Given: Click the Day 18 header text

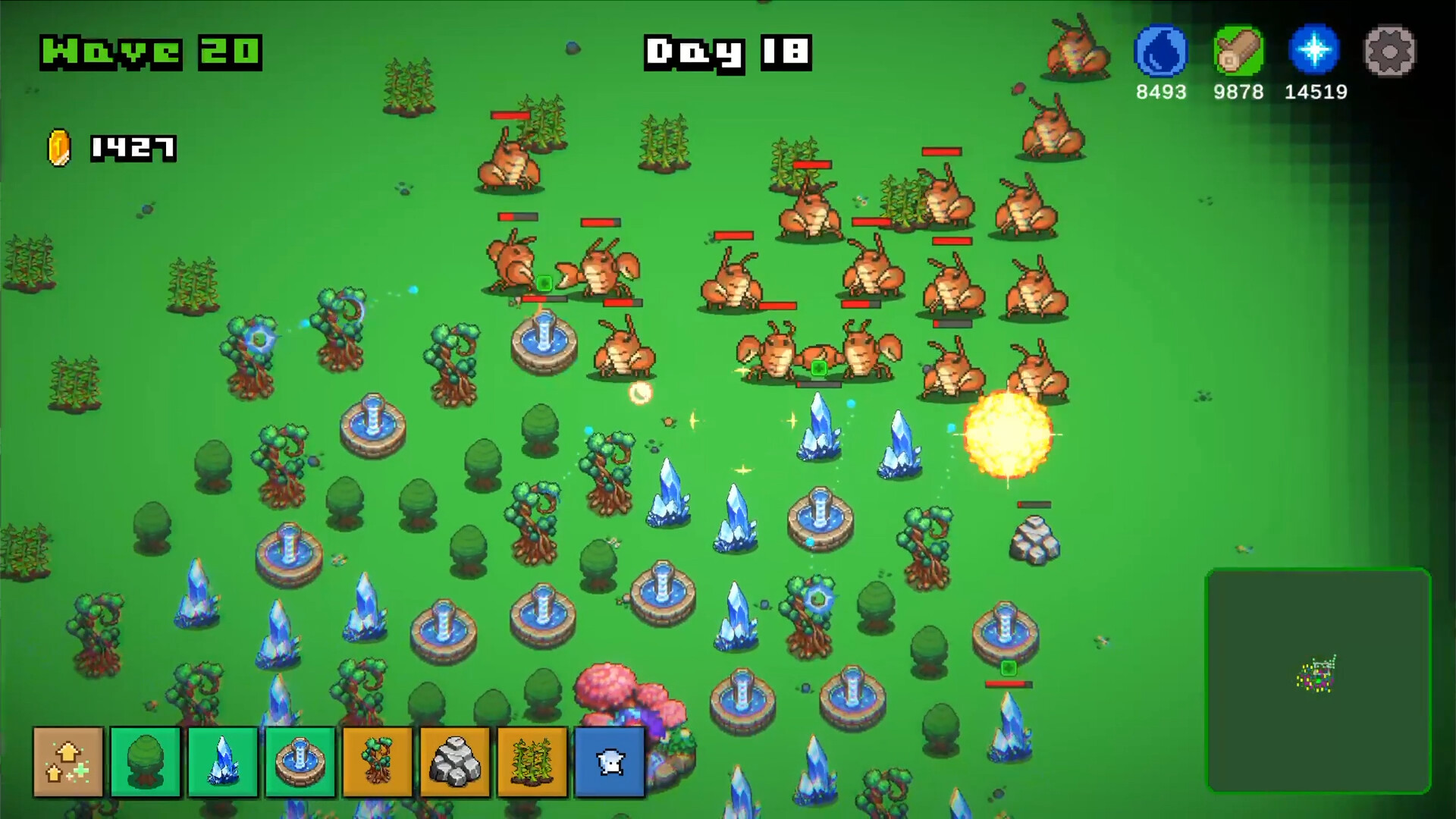Looking at the screenshot, I should pyautogui.click(x=726, y=53).
